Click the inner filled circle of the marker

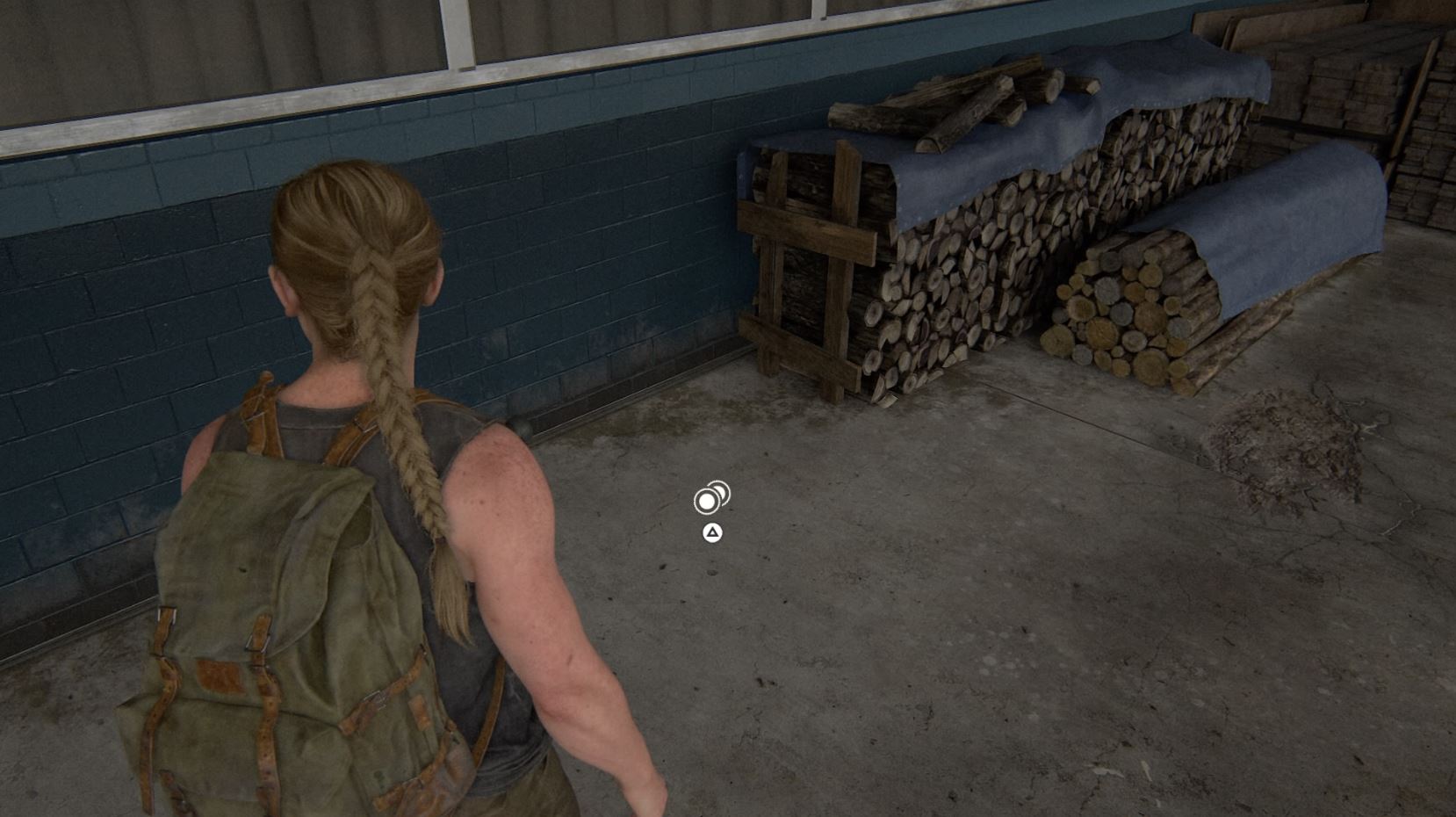pyautogui.click(x=706, y=502)
